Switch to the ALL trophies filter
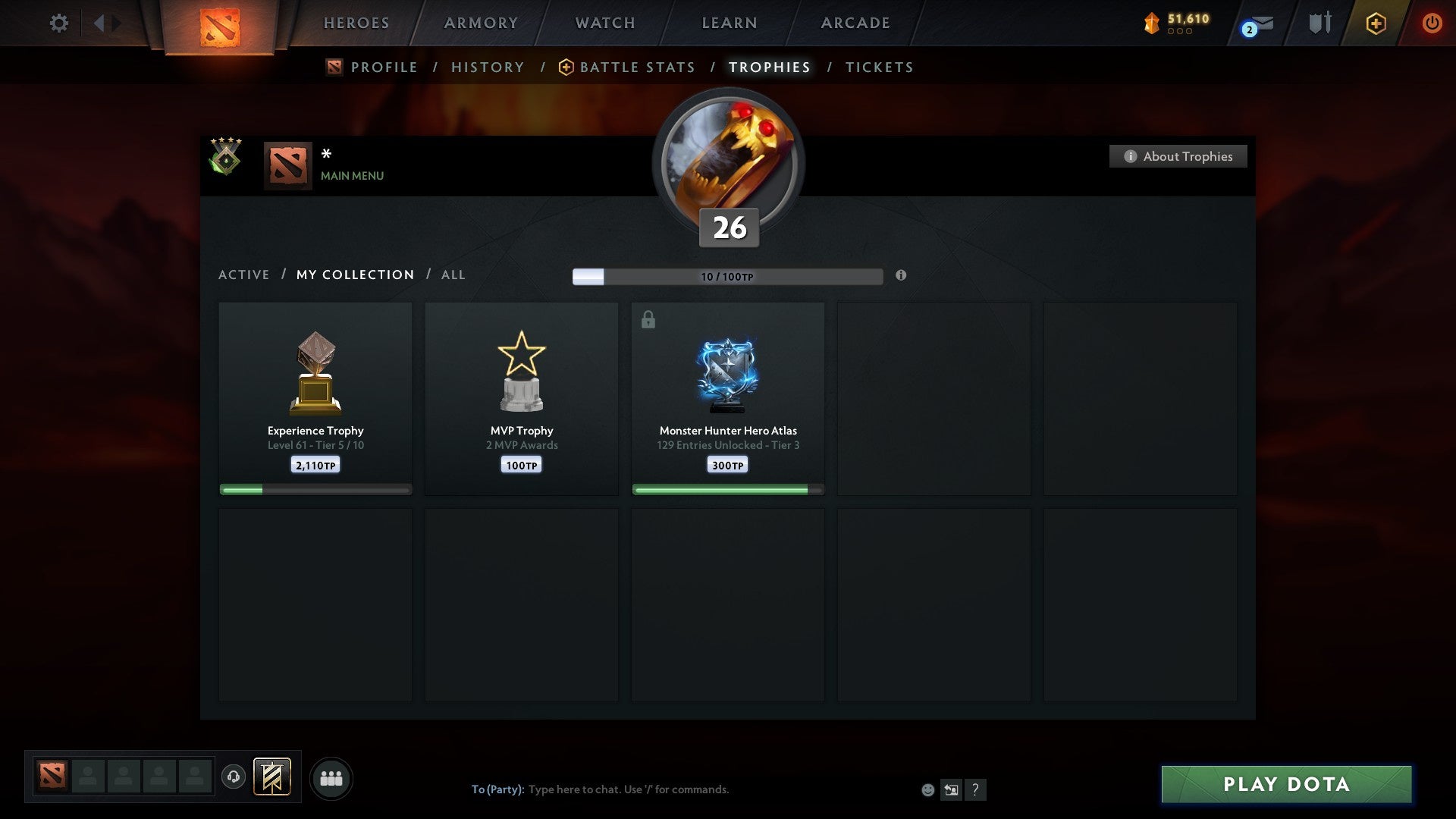1456x819 pixels. pyautogui.click(x=453, y=275)
